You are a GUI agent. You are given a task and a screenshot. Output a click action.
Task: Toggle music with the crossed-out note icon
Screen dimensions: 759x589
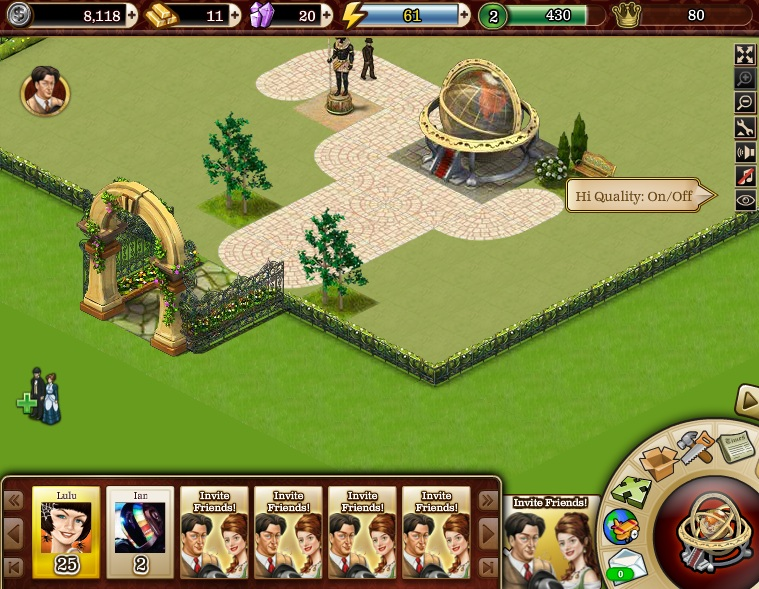[x=745, y=176]
